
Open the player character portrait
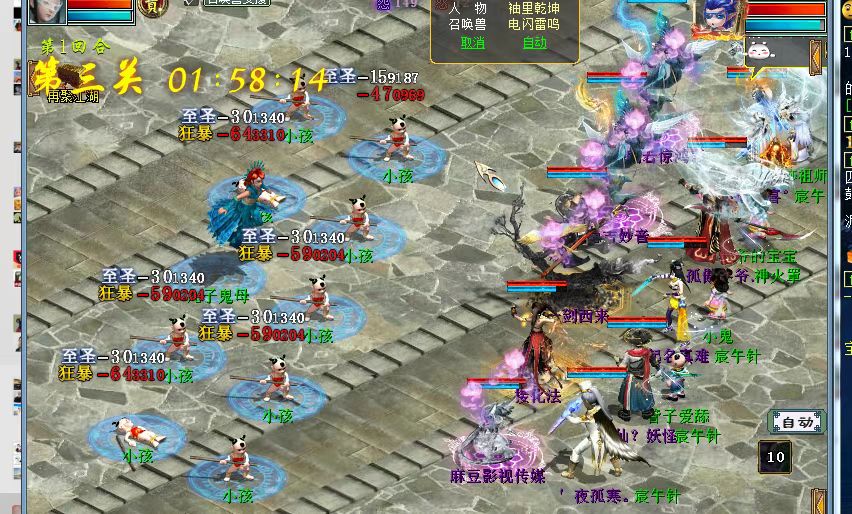tap(46, 11)
